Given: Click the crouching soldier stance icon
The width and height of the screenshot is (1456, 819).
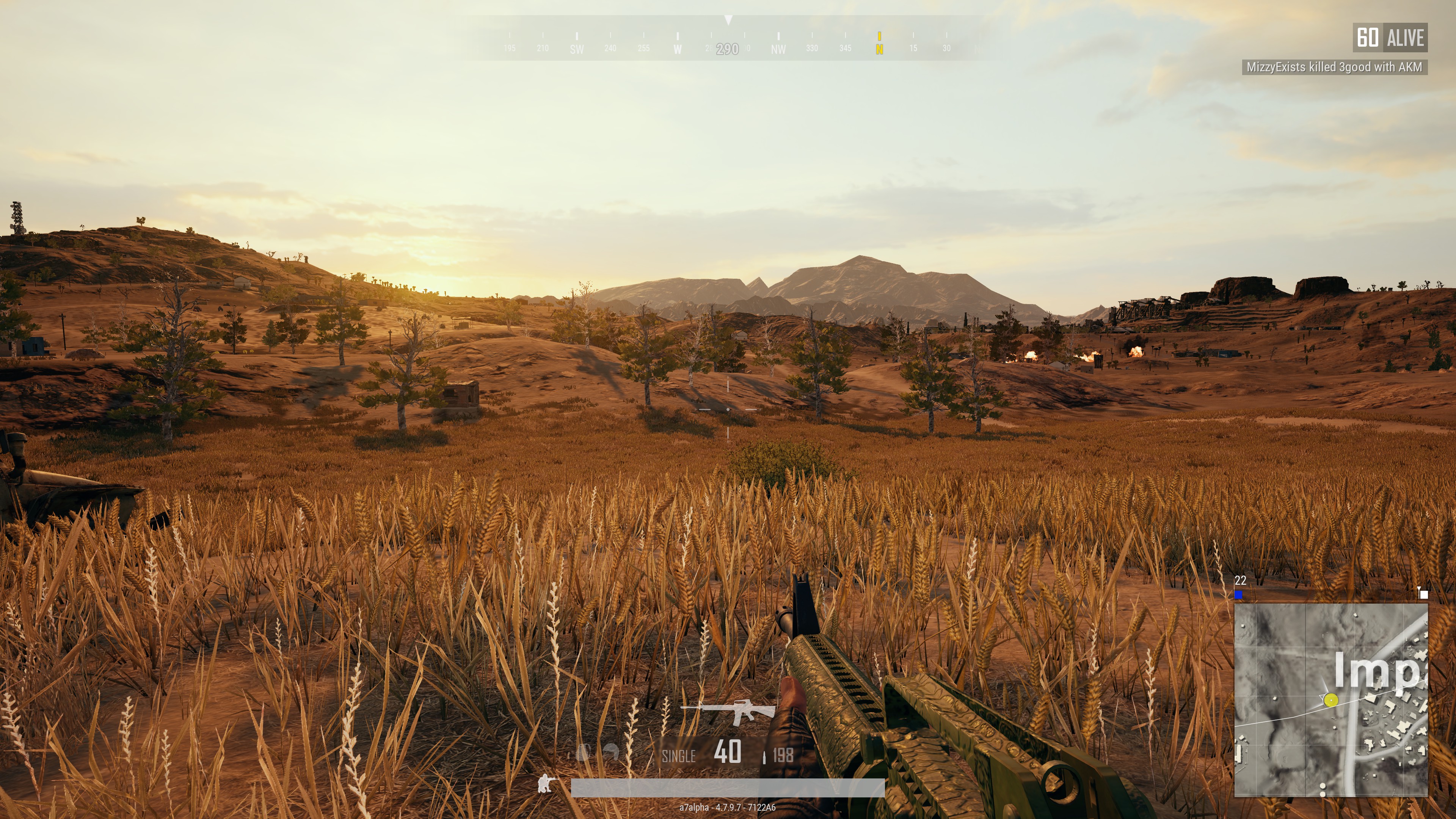Looking at the screenshot, I should [x=546, y=783].
